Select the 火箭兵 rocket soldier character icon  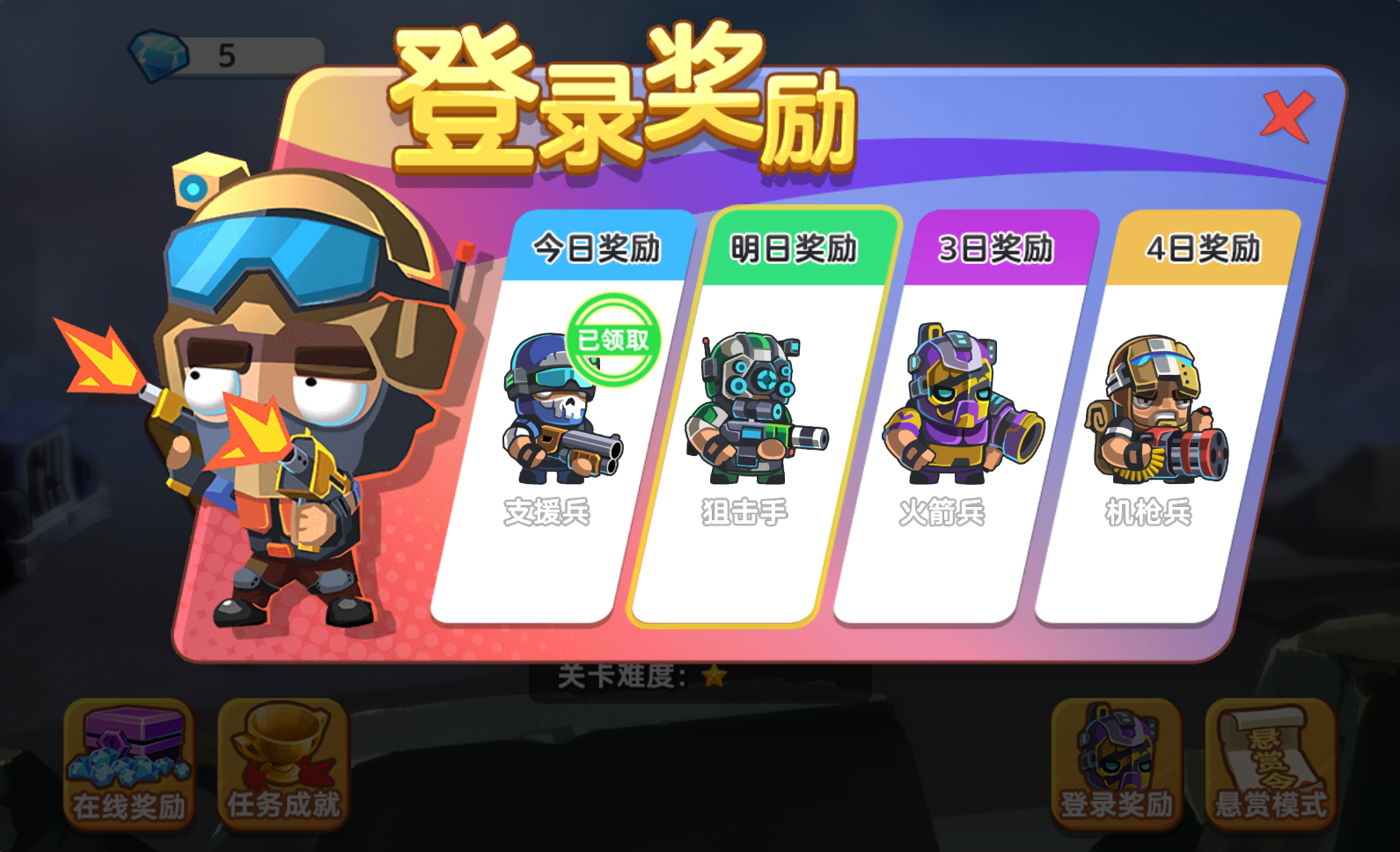coord(963,405)
